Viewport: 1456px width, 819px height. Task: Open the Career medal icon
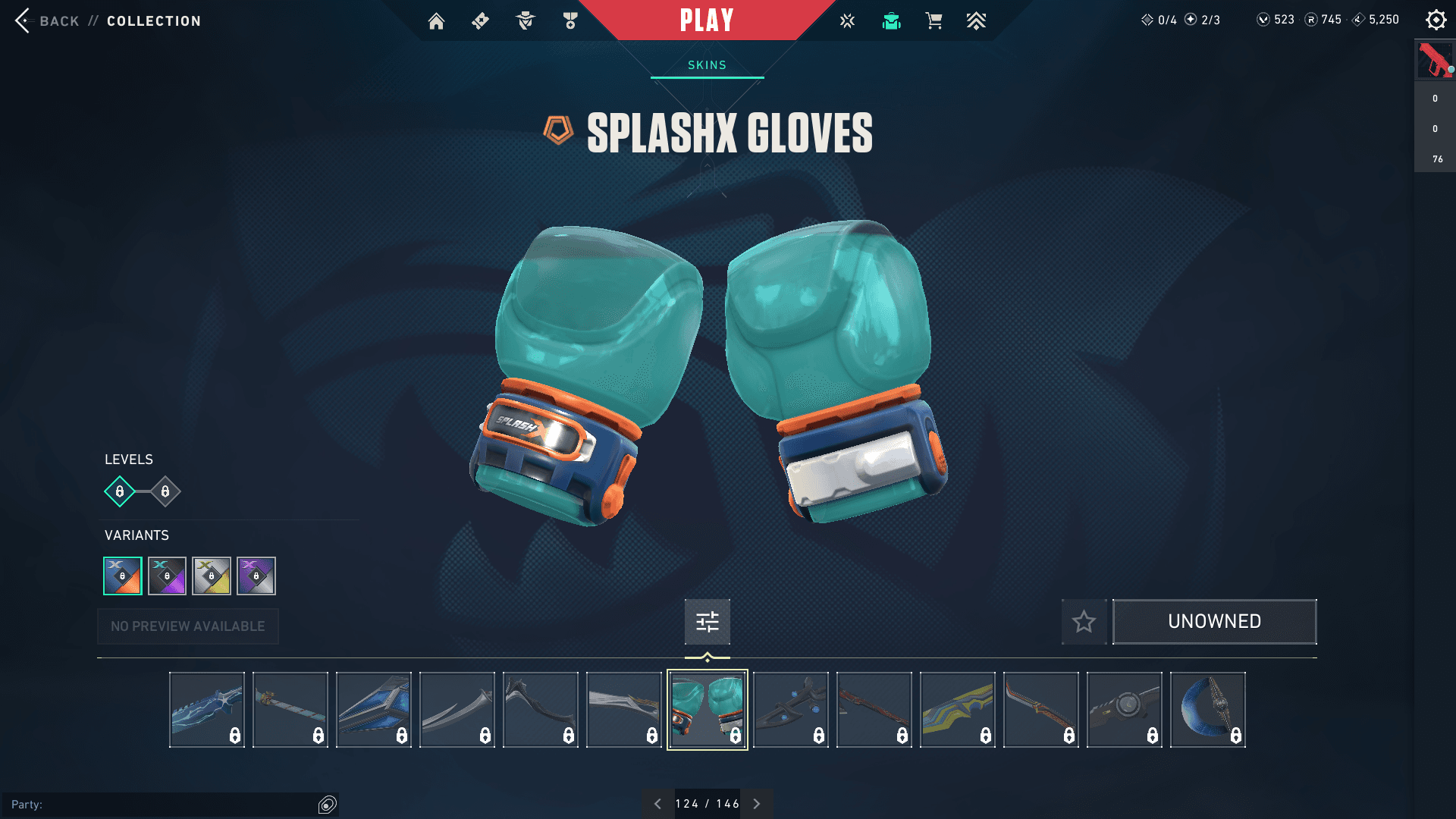click(x=570, y=20)
